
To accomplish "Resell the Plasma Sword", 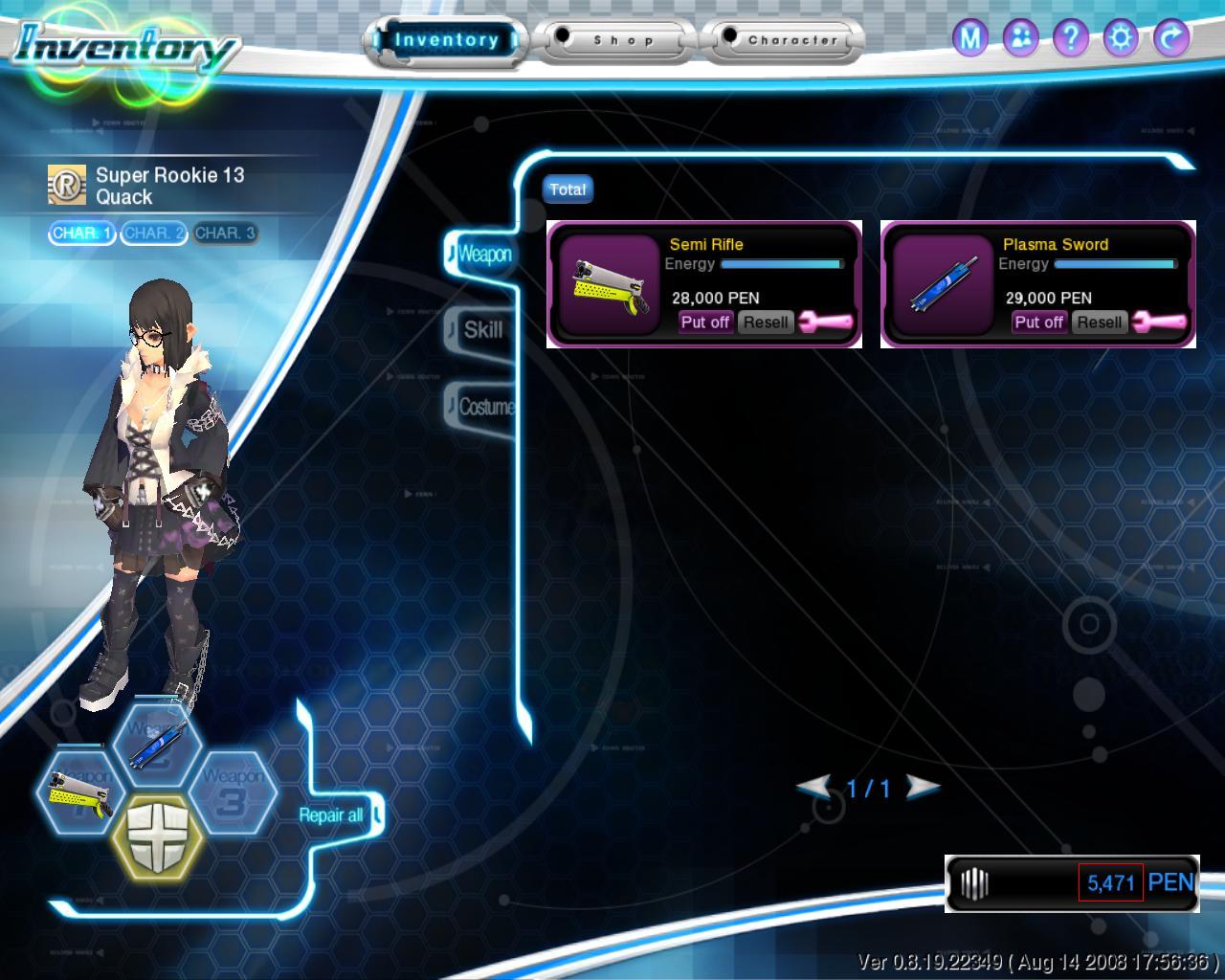I will coord(1099,323).
